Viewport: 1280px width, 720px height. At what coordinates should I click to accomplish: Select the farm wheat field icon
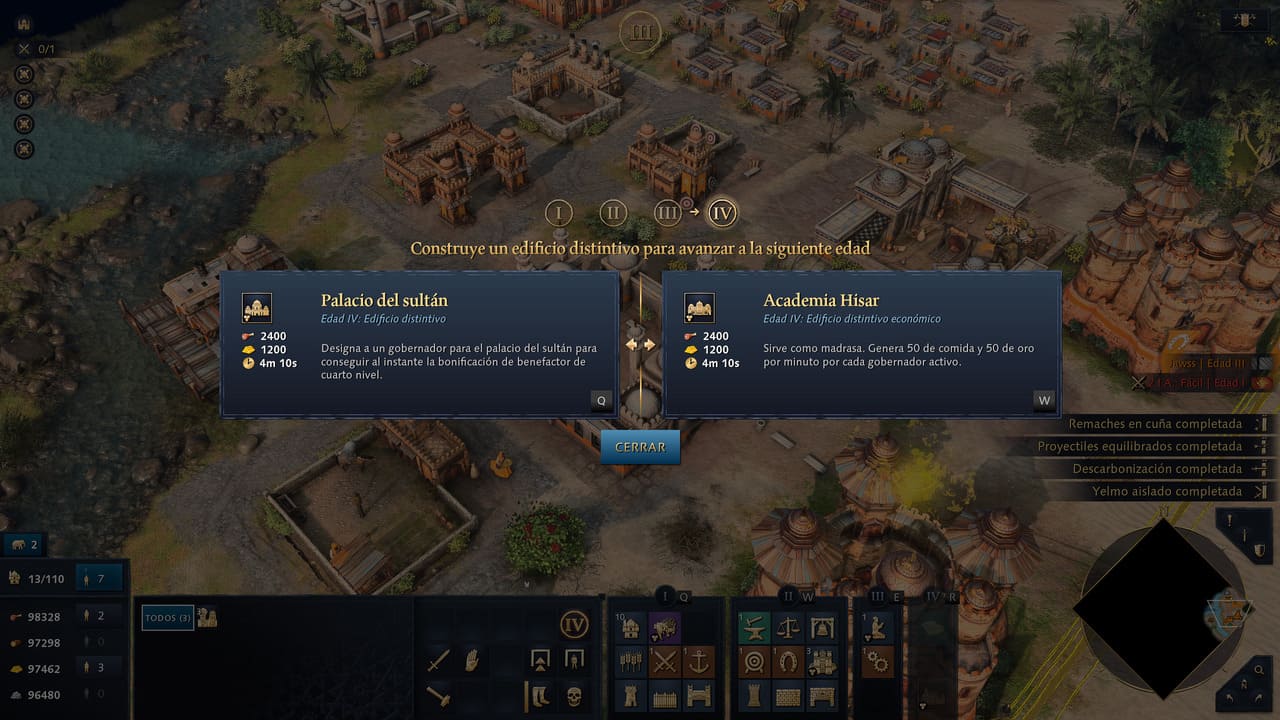coord(631,661)
